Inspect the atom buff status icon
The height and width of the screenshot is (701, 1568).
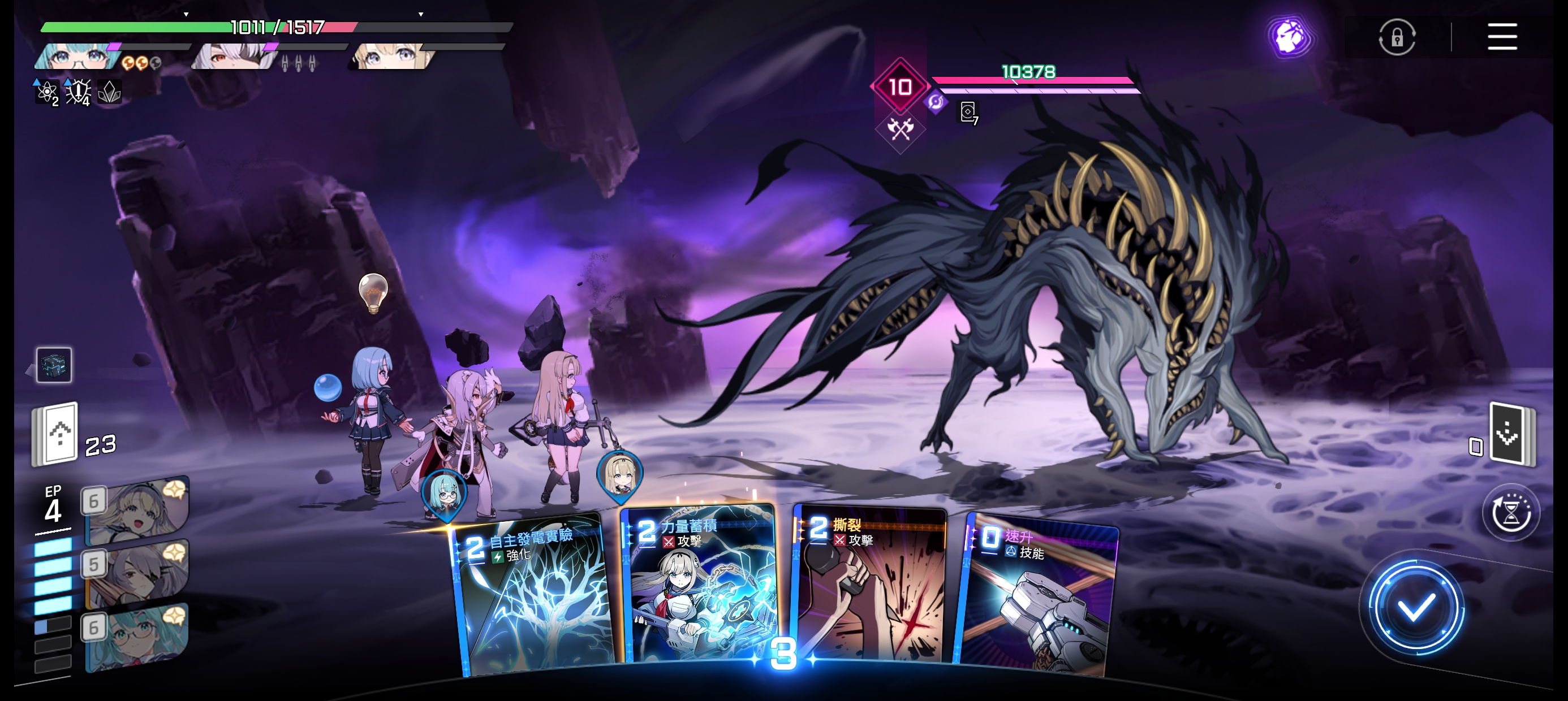46,93
